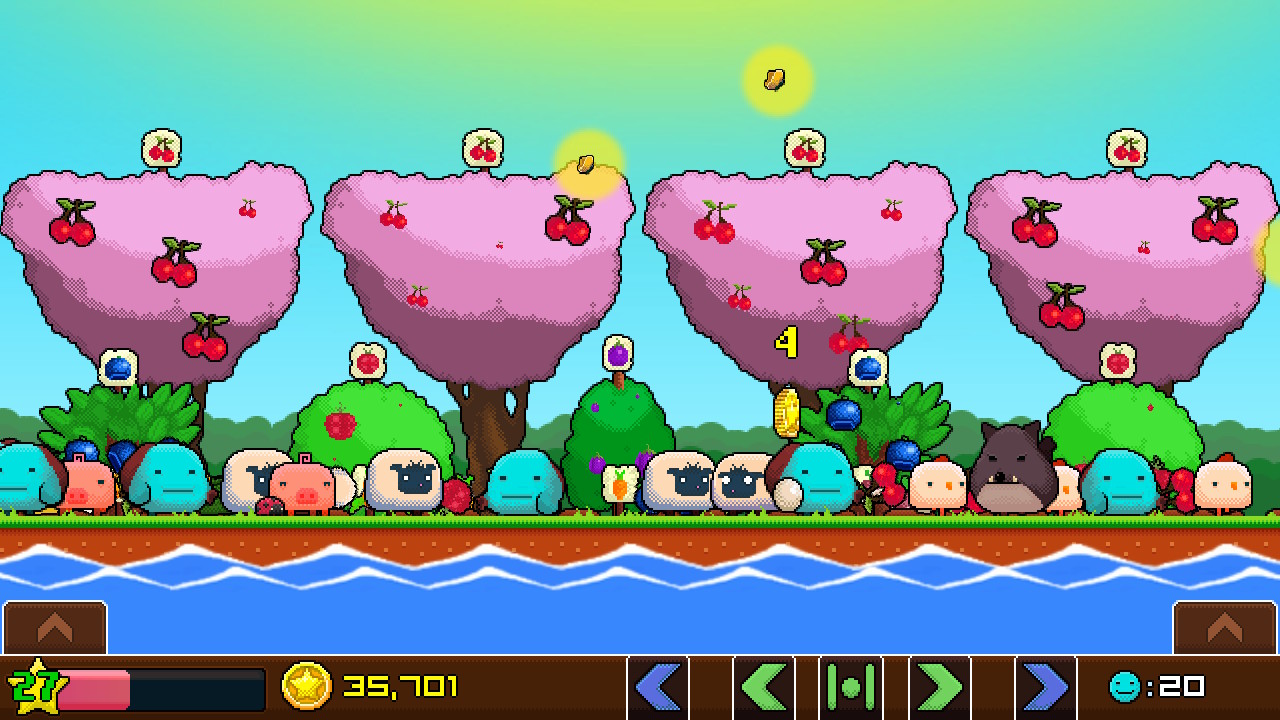Click the blue fast-scroll left arrow
Image resolution: width=1280 pixels, height=720 pixels.
[x=659, y=687]
